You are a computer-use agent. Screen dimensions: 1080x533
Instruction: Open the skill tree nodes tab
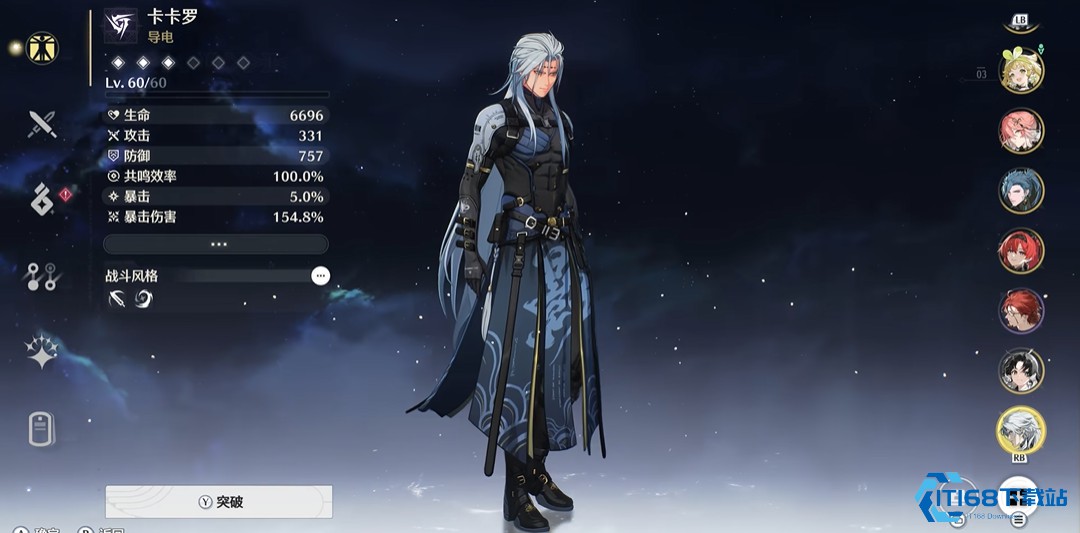tap(42, 277)
